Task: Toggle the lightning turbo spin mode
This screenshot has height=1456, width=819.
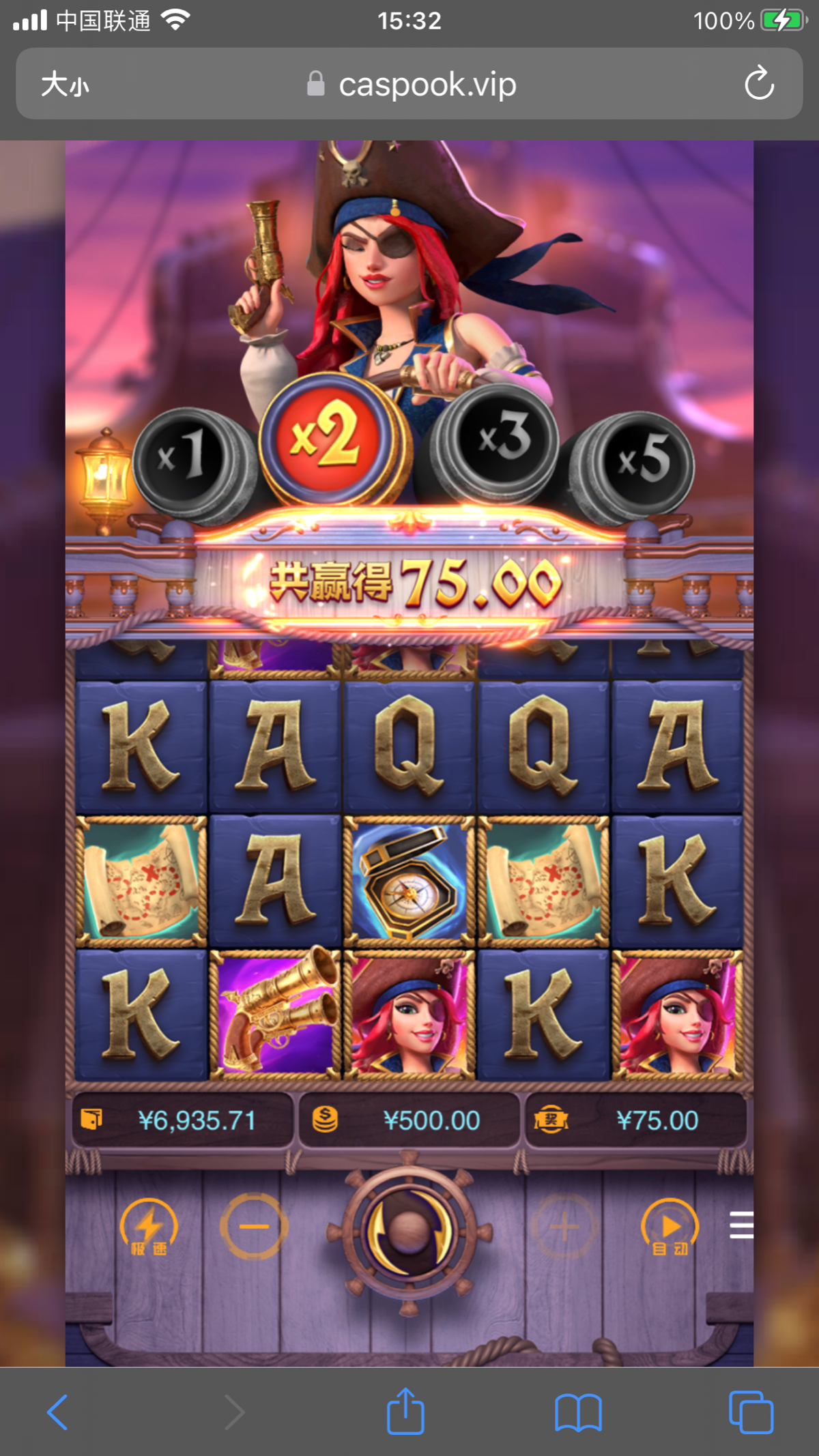Action: (x=148, y=1227)
